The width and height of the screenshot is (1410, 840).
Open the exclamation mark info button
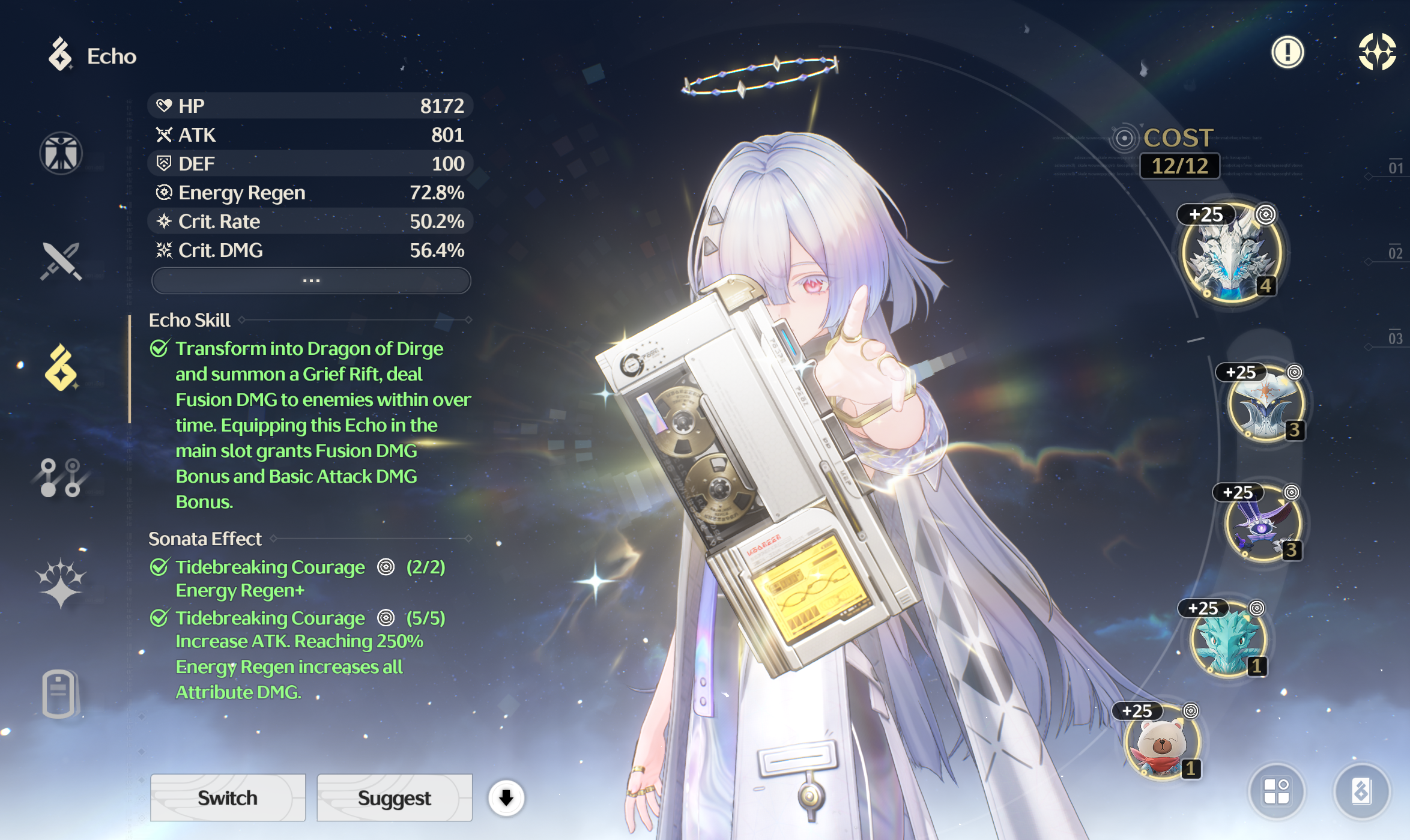1287,52
